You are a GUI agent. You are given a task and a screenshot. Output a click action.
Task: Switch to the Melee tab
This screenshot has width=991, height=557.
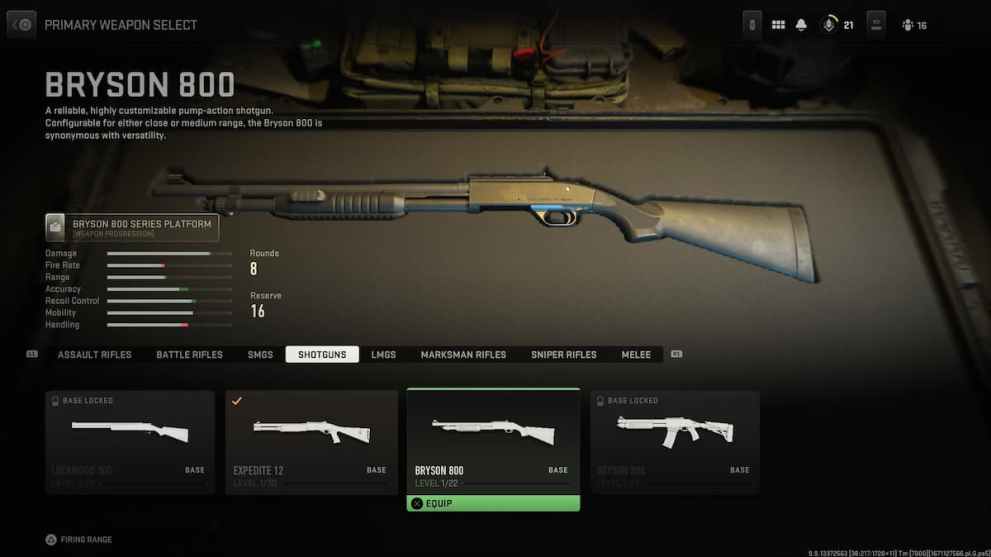636,355
